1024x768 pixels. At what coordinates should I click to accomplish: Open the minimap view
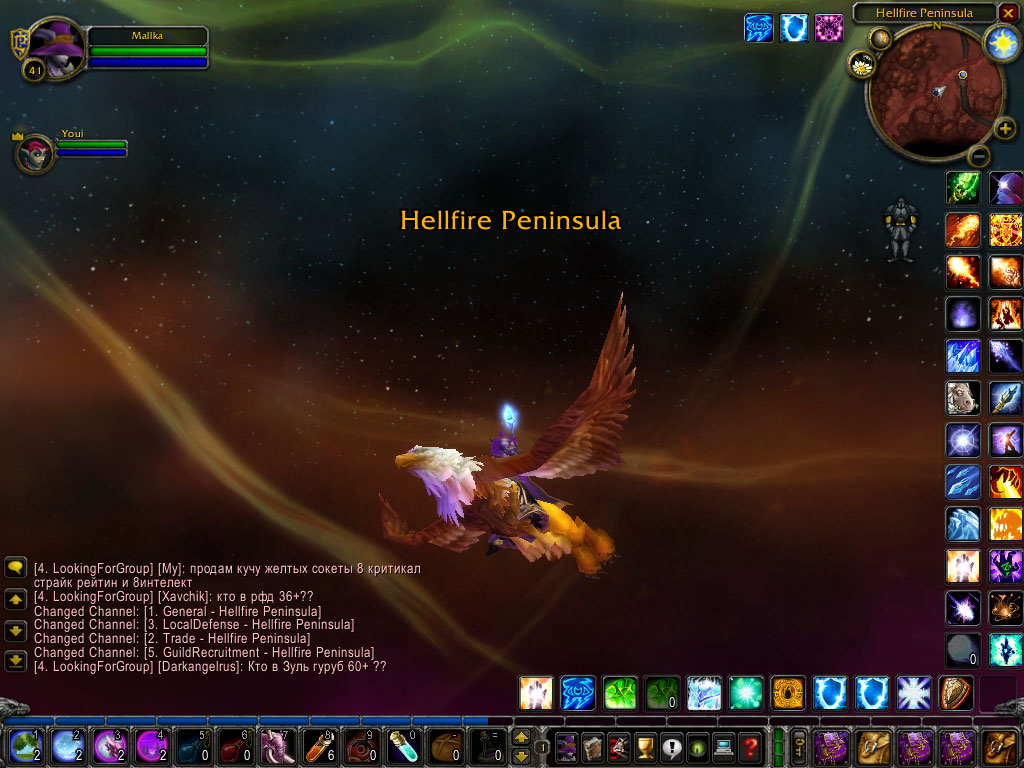pyautogui.click(x=935, y=92)
